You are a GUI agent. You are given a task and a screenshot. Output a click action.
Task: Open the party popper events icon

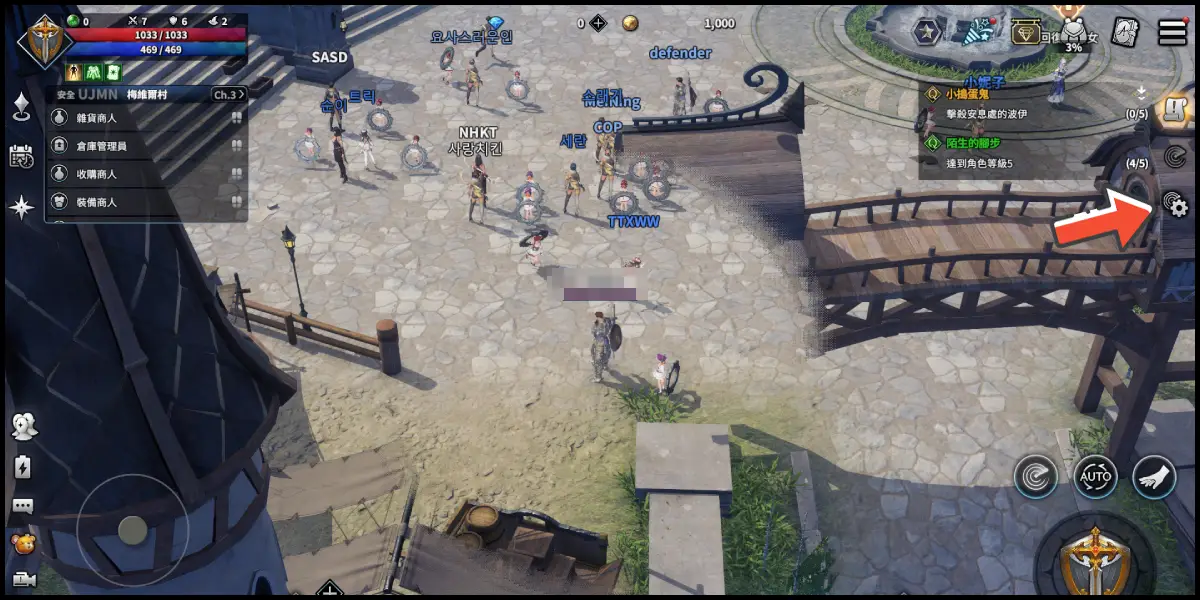click(x=976, y=32)
